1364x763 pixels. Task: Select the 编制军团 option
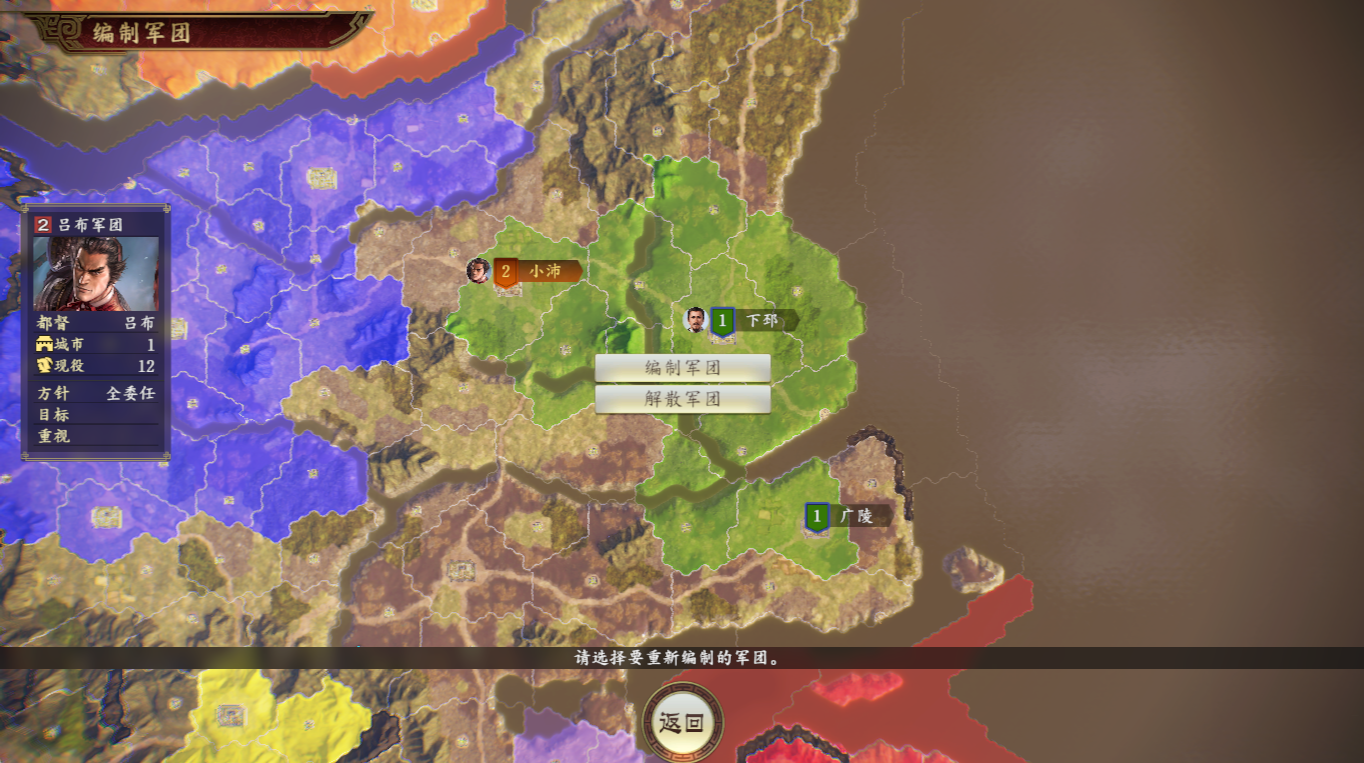pos(684,368)
